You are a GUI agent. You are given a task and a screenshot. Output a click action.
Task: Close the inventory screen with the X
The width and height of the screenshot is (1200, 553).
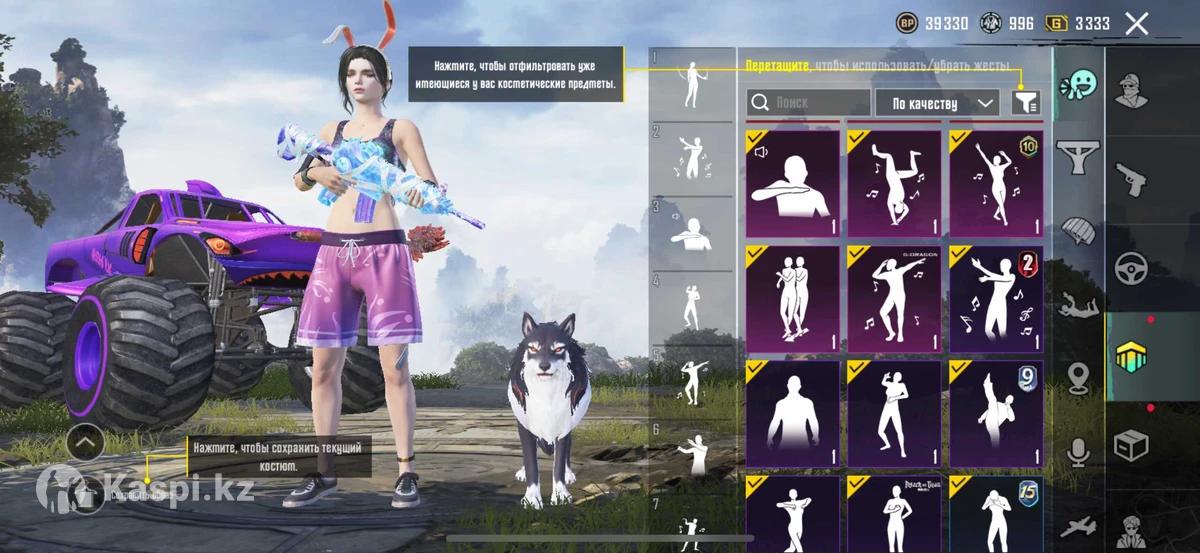click(1136, 24)
